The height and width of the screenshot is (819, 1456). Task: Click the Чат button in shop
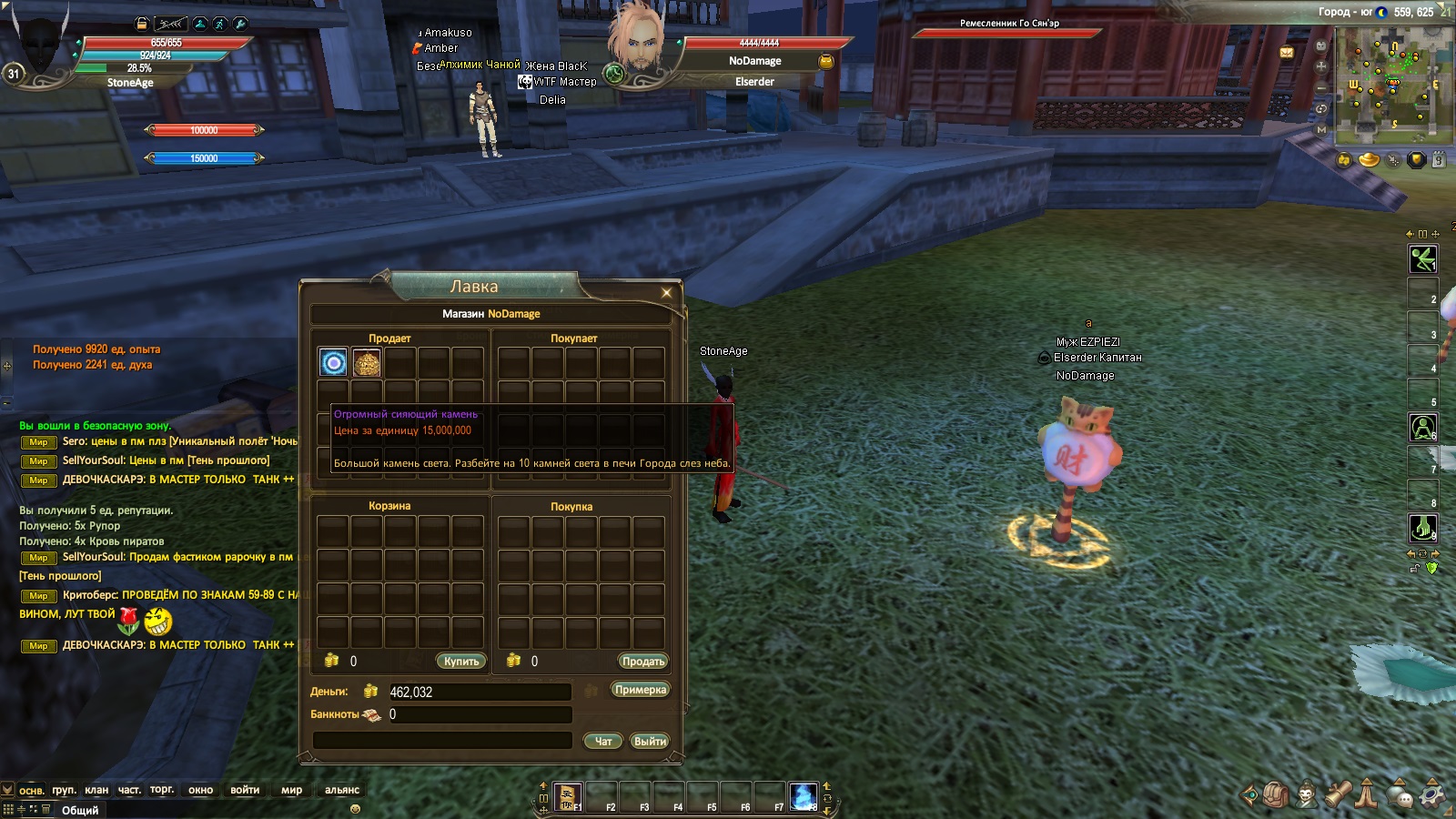pyautogui.click(x=602, y=742)
